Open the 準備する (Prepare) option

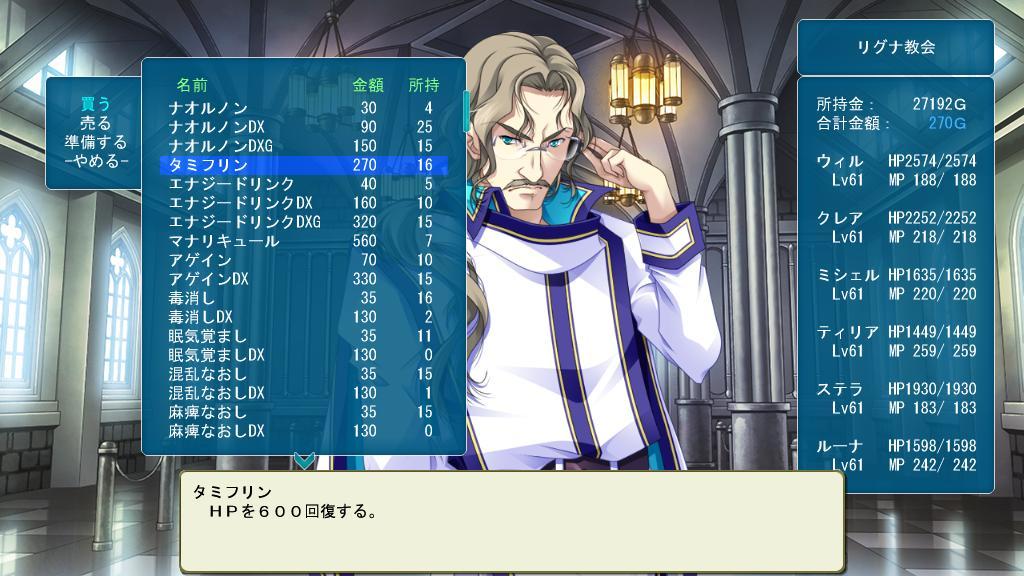point(95,142)
